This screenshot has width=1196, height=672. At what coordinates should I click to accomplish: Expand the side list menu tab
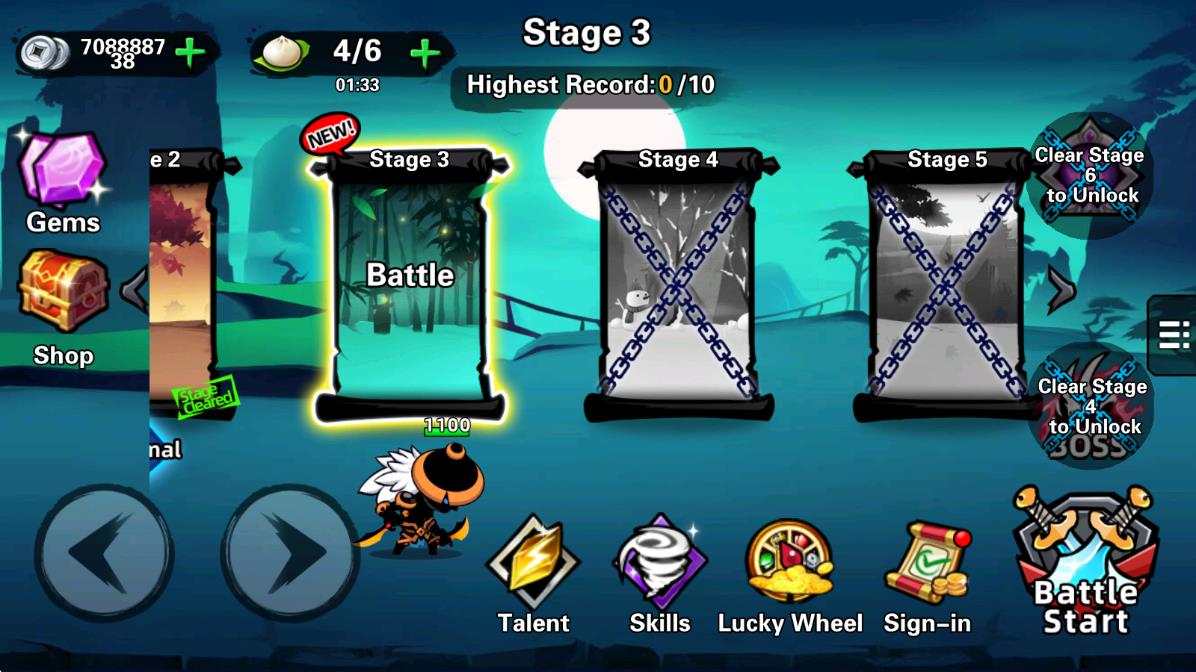pyautogui.click(x=1174, y=334)
